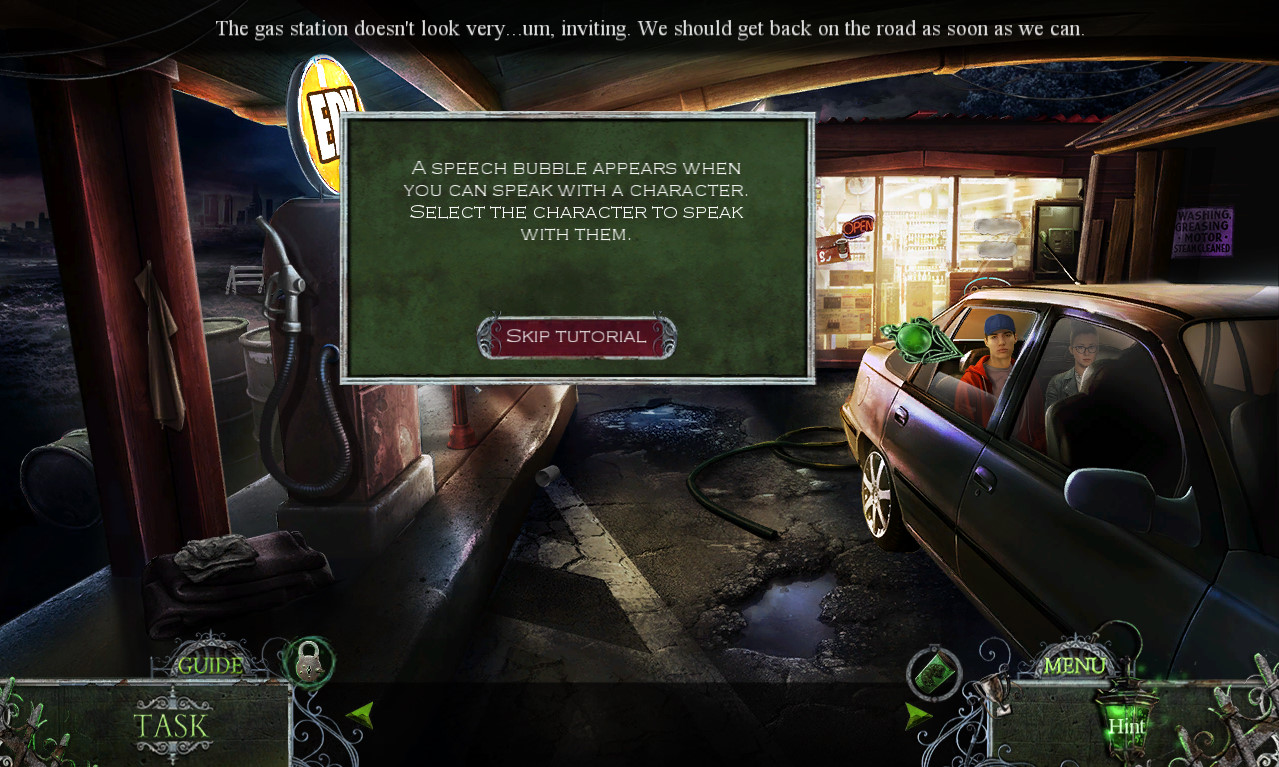Move inventory left with the green arrow
Viewport: 1279px width, 767px height.
[360, 714]
